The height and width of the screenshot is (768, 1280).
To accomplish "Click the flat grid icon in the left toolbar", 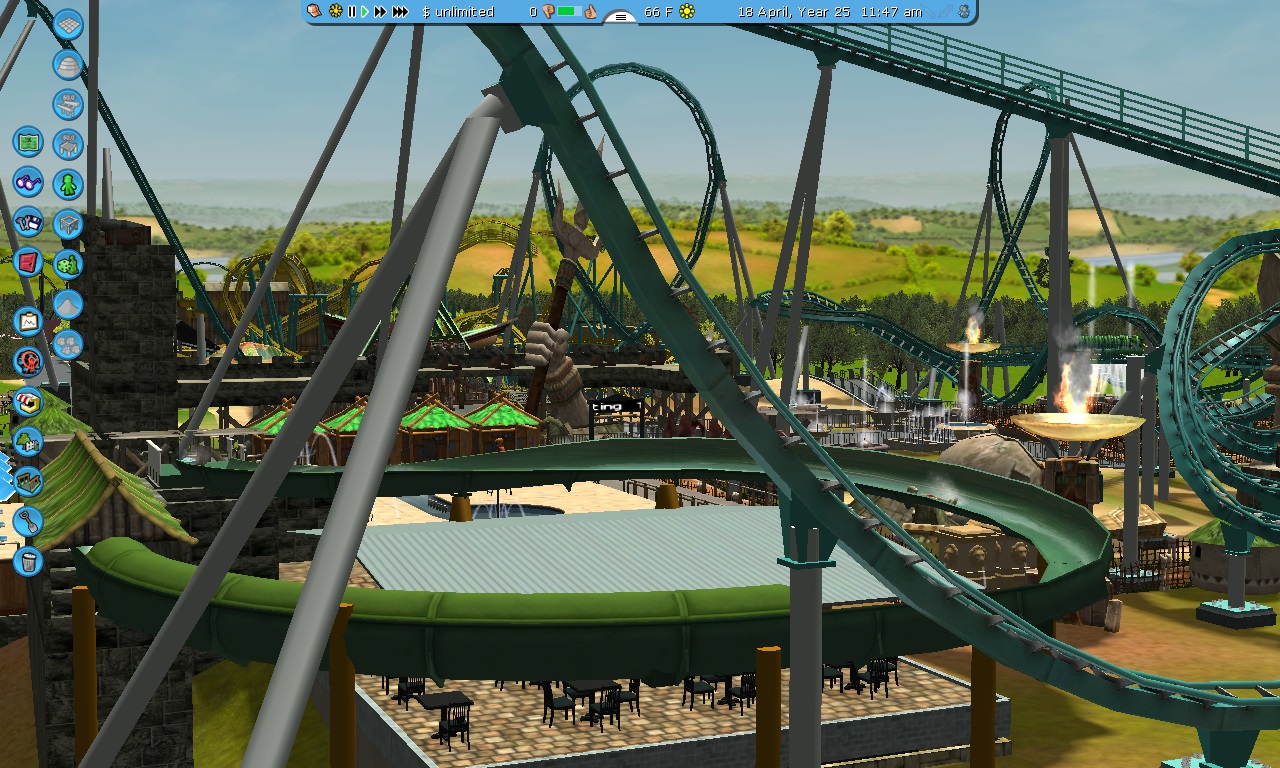I will (x=68, y=25).
